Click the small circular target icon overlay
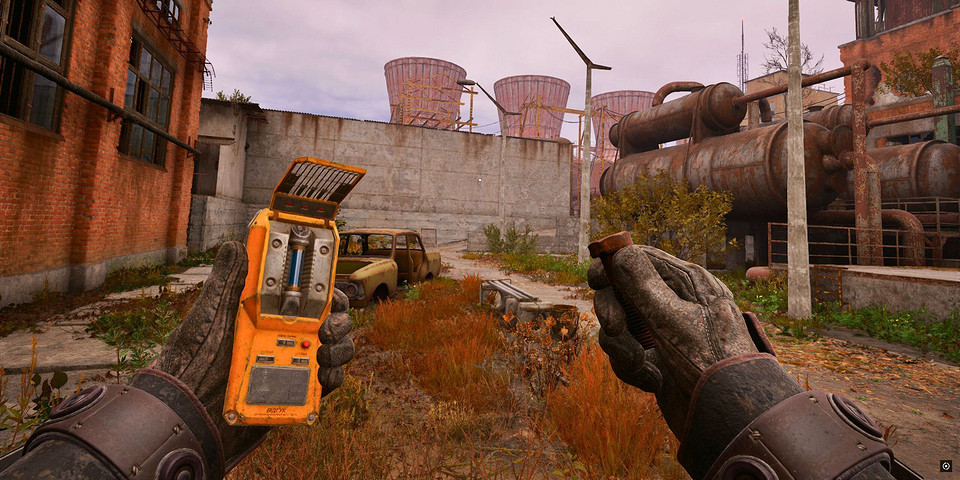This screenshot has width=960, height=480. [945, 465]
